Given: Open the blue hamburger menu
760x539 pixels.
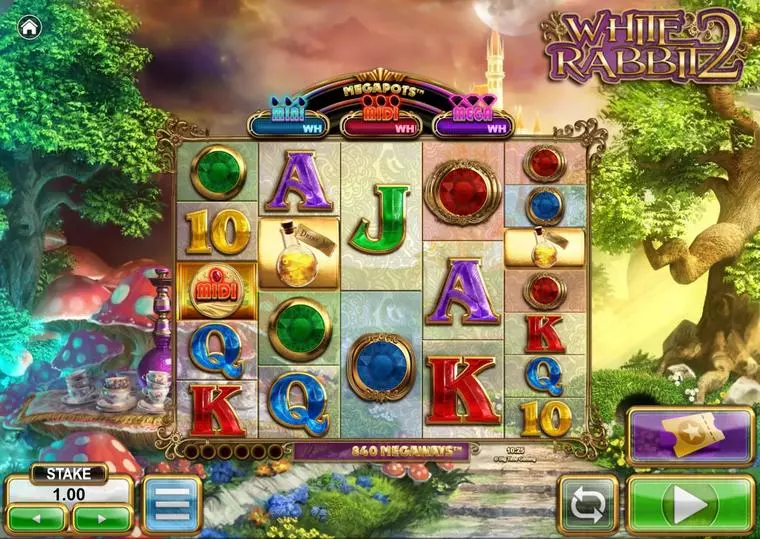Looking at the screenshot, I should (x=172, y=504).
